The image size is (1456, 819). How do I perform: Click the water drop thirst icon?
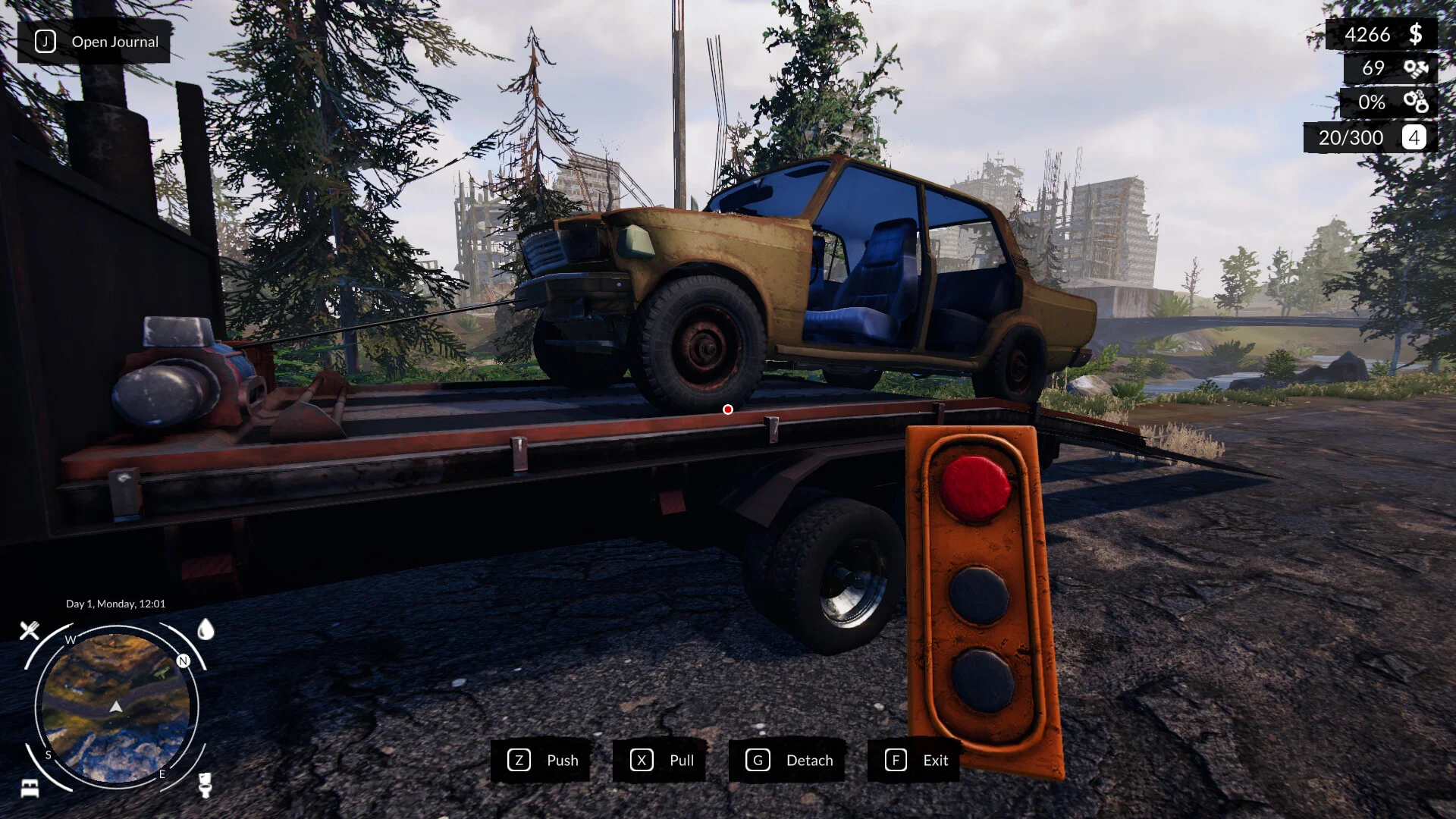click(x=206, y=629)
